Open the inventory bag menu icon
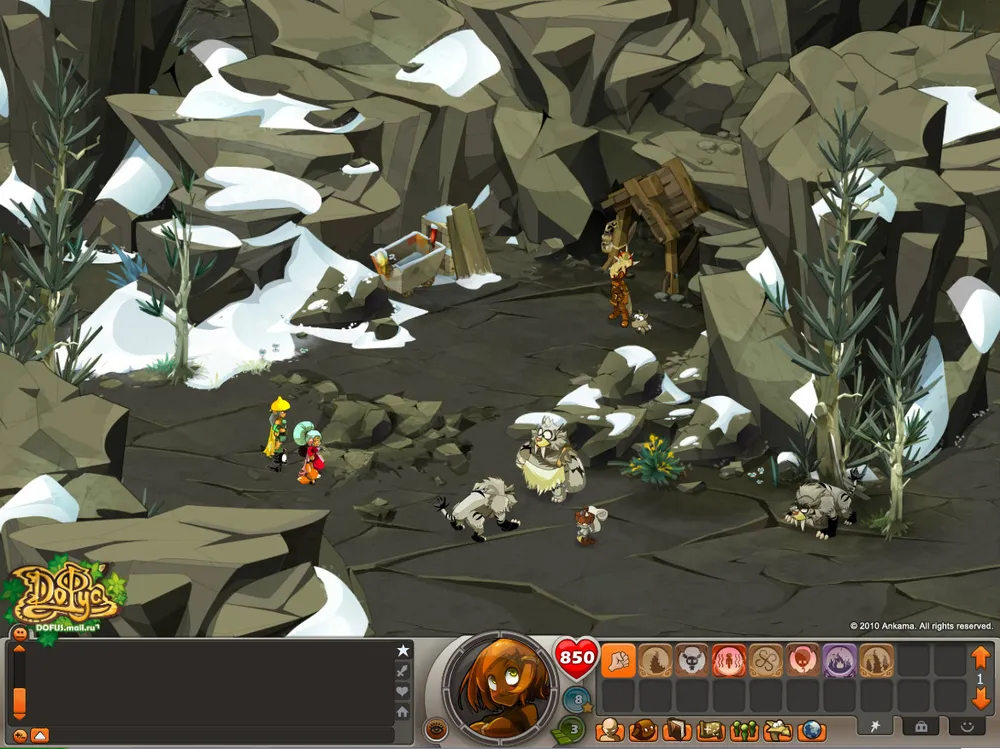1000x749 pixels. (644, 730)
